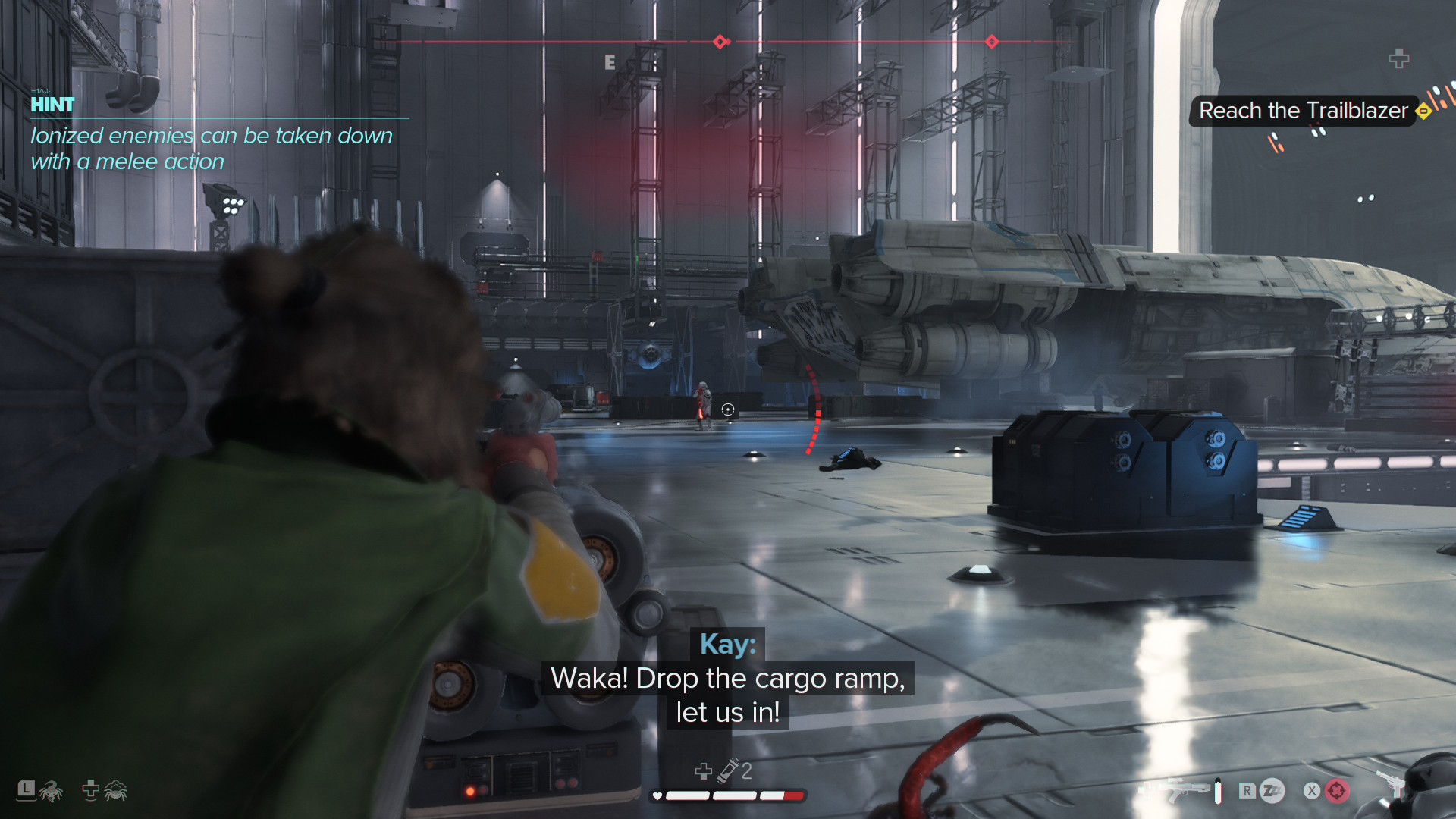Select the right red diamond compass marker

pyautogui.click(x=991, y=42)
